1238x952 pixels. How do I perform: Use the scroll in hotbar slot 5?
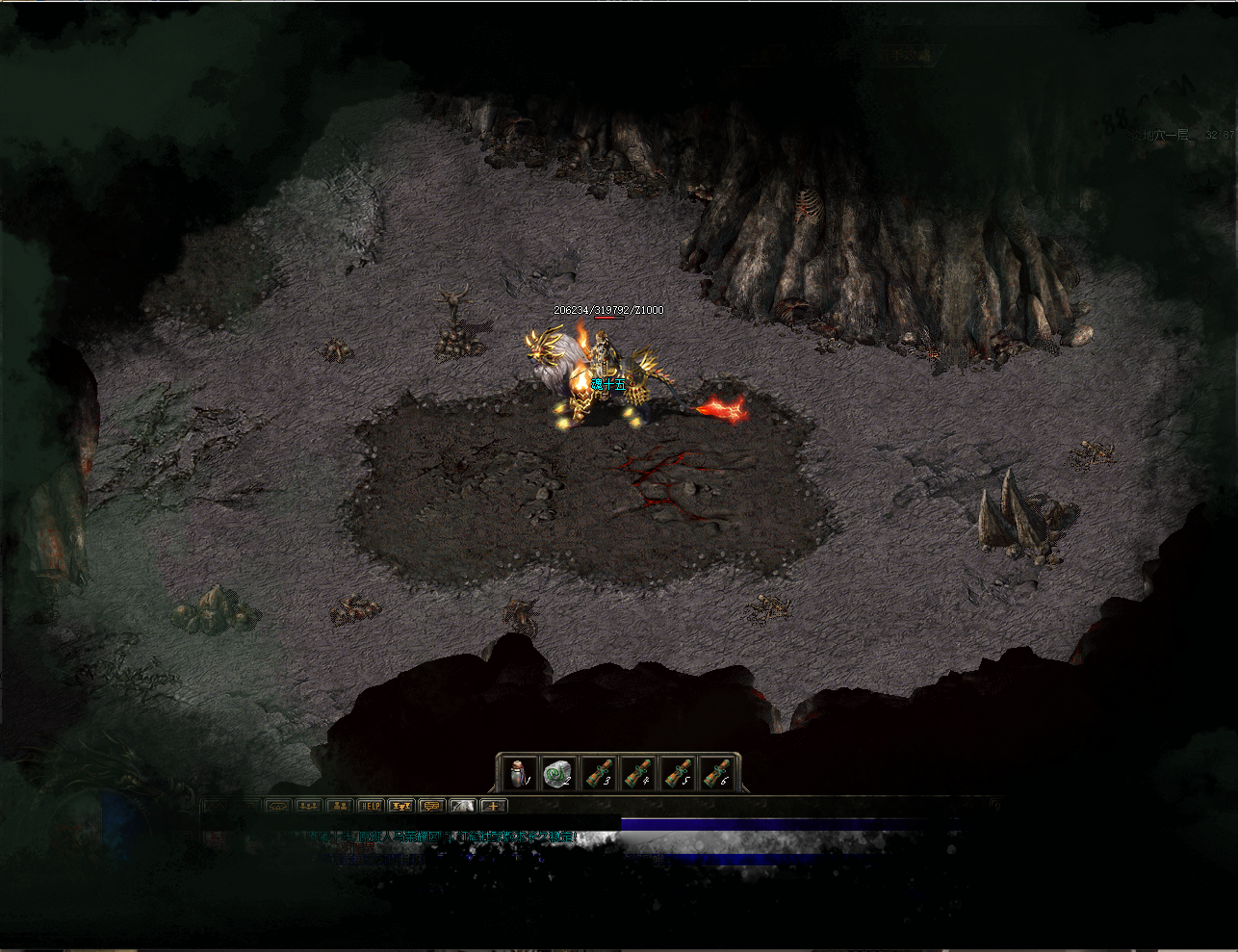(x=678, y=773)
